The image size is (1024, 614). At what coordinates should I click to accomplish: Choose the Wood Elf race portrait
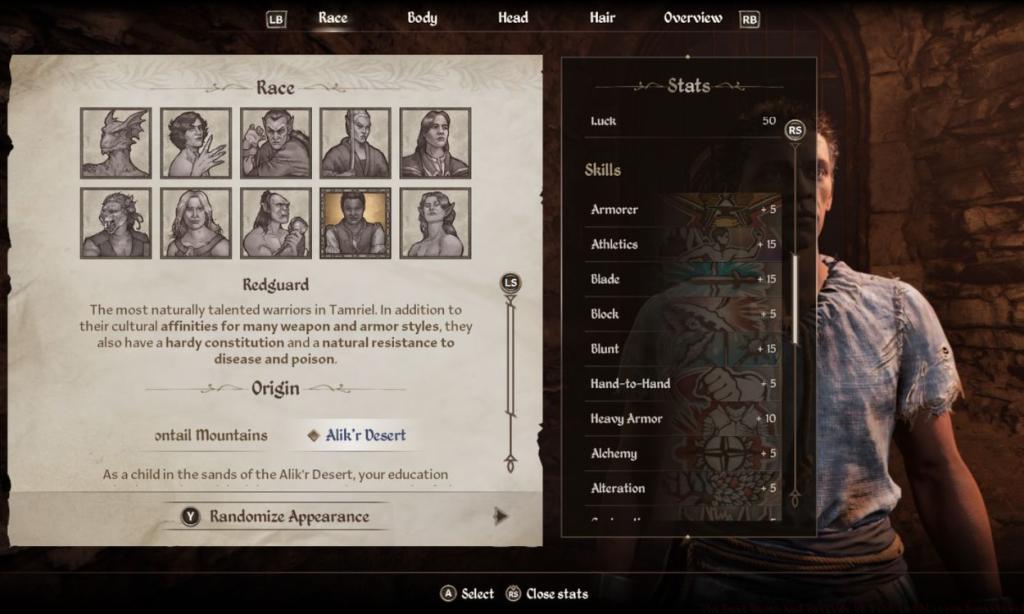435,223
